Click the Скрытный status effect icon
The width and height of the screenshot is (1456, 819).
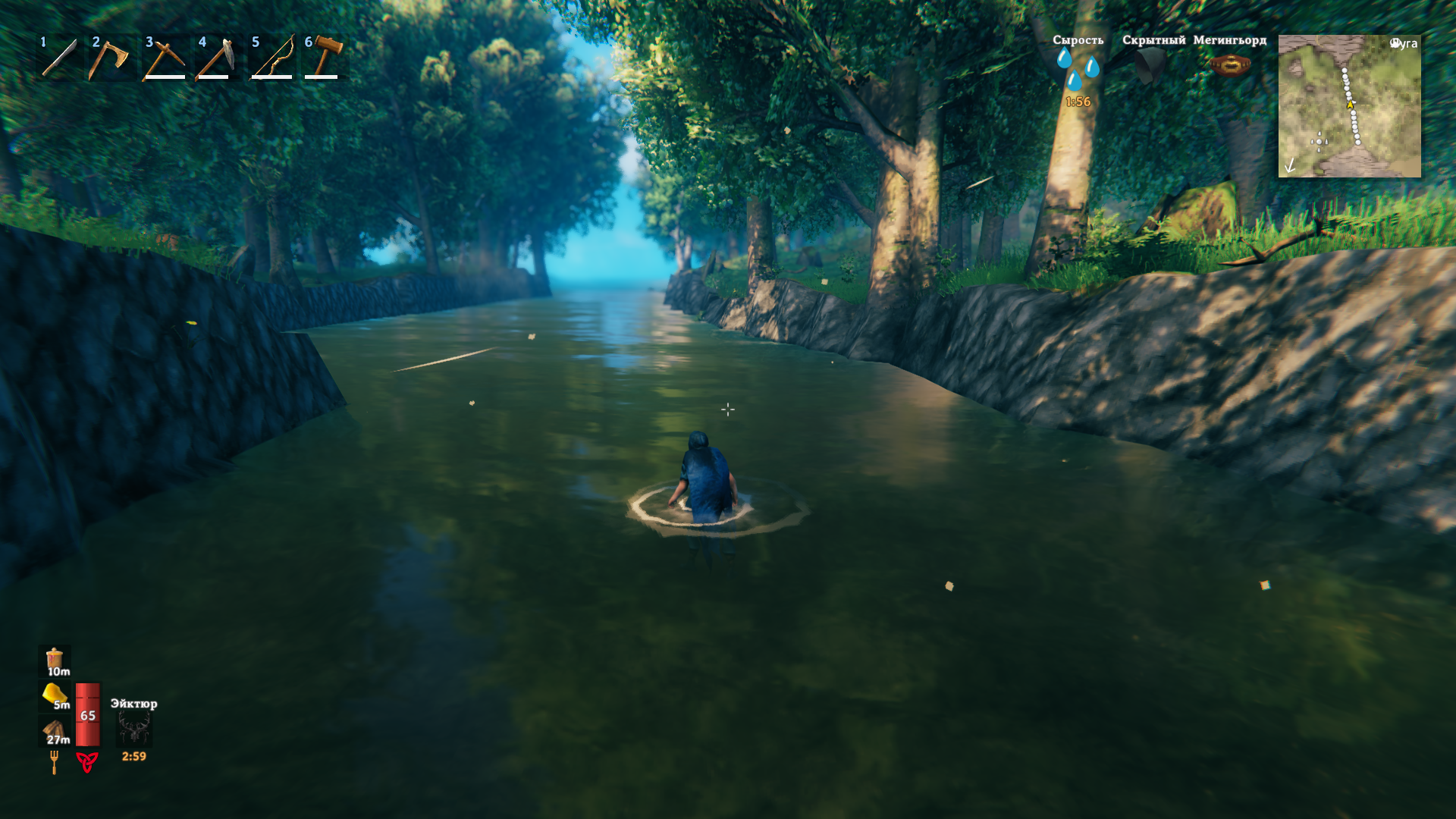pyautogui.click(x=1153, y=65)
